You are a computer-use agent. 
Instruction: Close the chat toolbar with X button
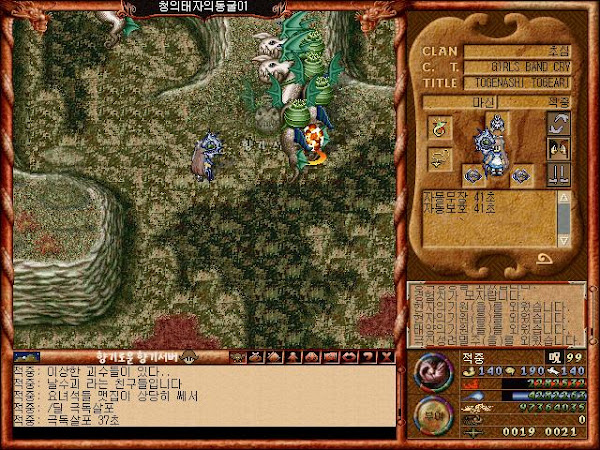point(385,356)
